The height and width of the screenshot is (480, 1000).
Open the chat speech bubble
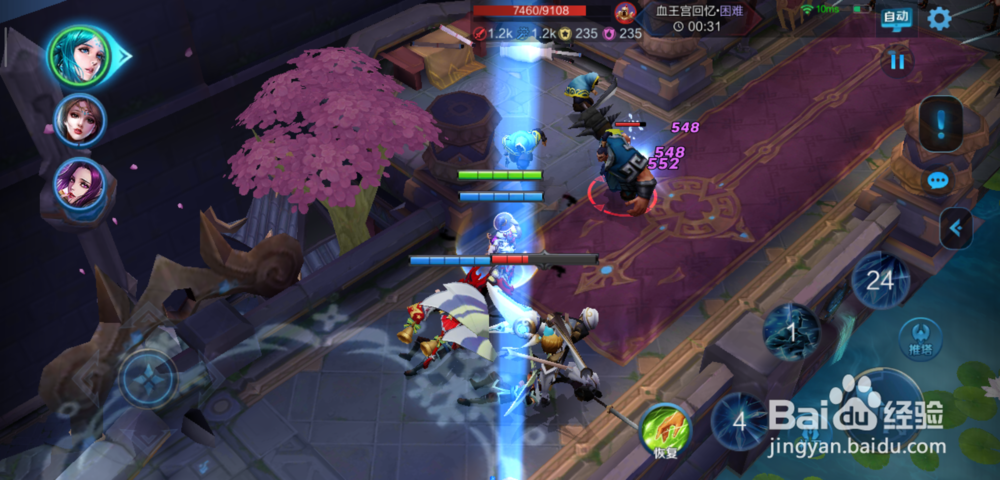click(938, 181)
